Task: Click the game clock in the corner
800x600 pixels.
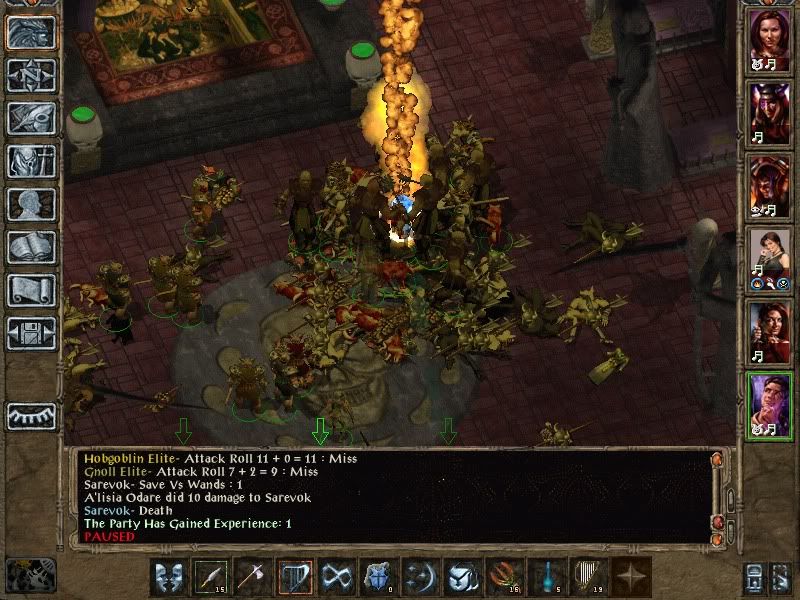Action: click(31, 574)
